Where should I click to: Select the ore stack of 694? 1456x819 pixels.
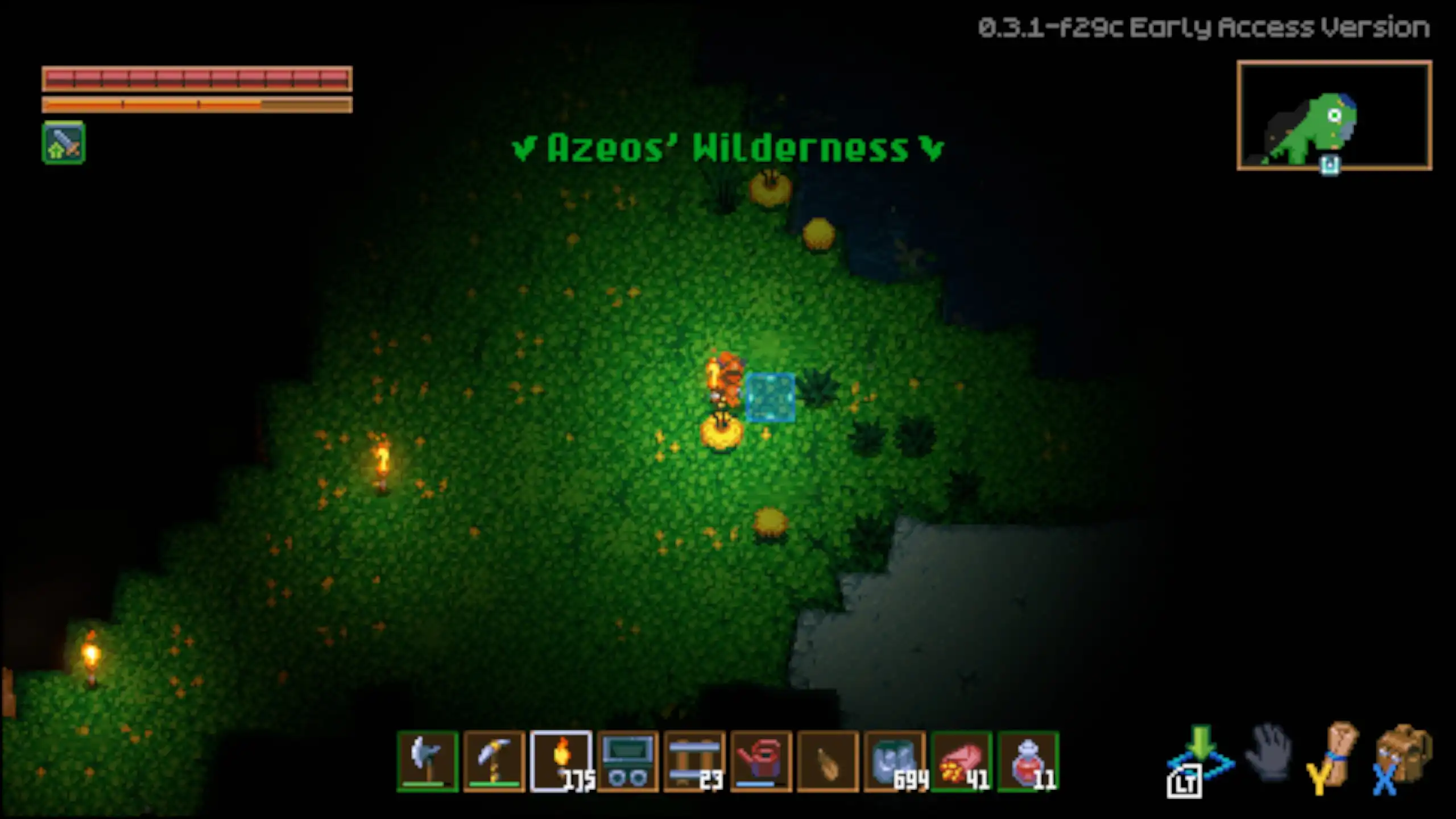pyautogui.click(x=895, y=761)
